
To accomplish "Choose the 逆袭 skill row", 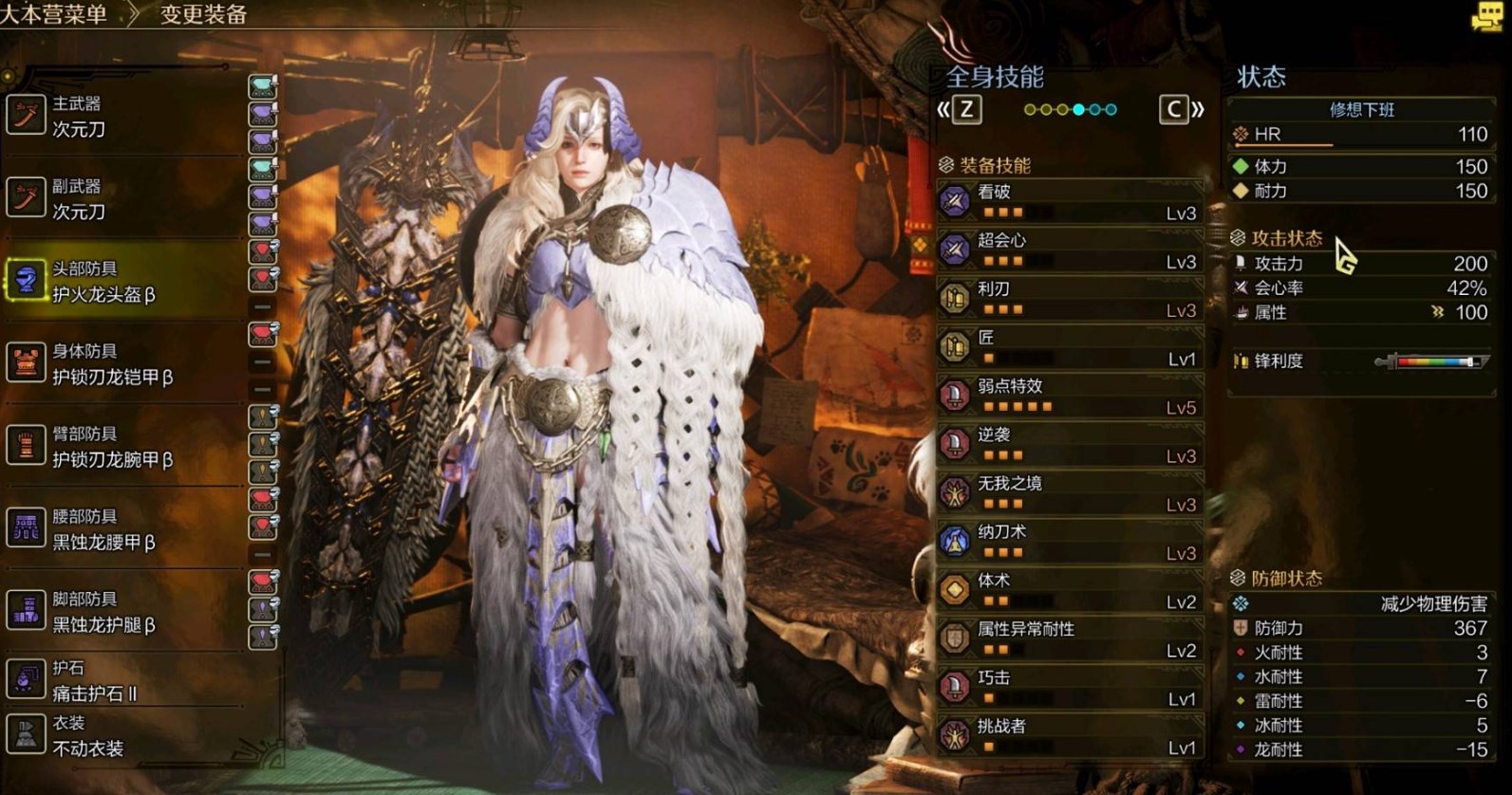I will click(x=1070, y=444).
